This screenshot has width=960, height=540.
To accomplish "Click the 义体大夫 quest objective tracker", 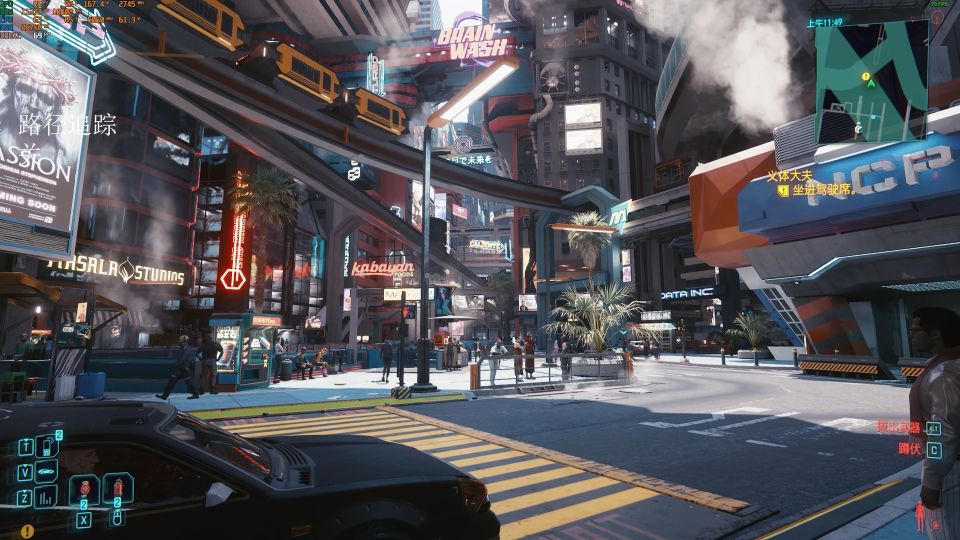I will pyautogui.click(x=786, y=176).
